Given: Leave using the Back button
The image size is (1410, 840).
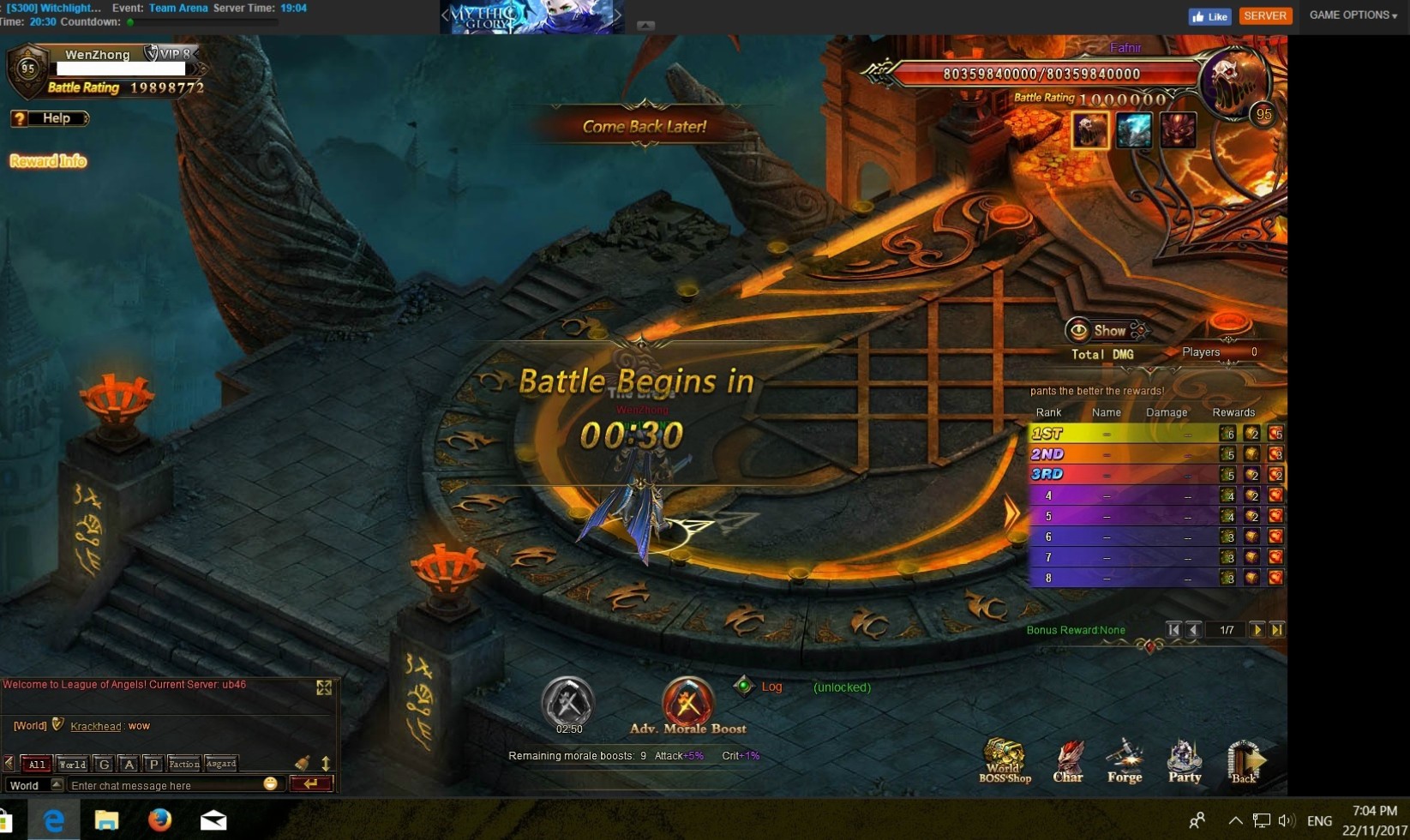Looking at the screenshot, I should coord(1244,760).
